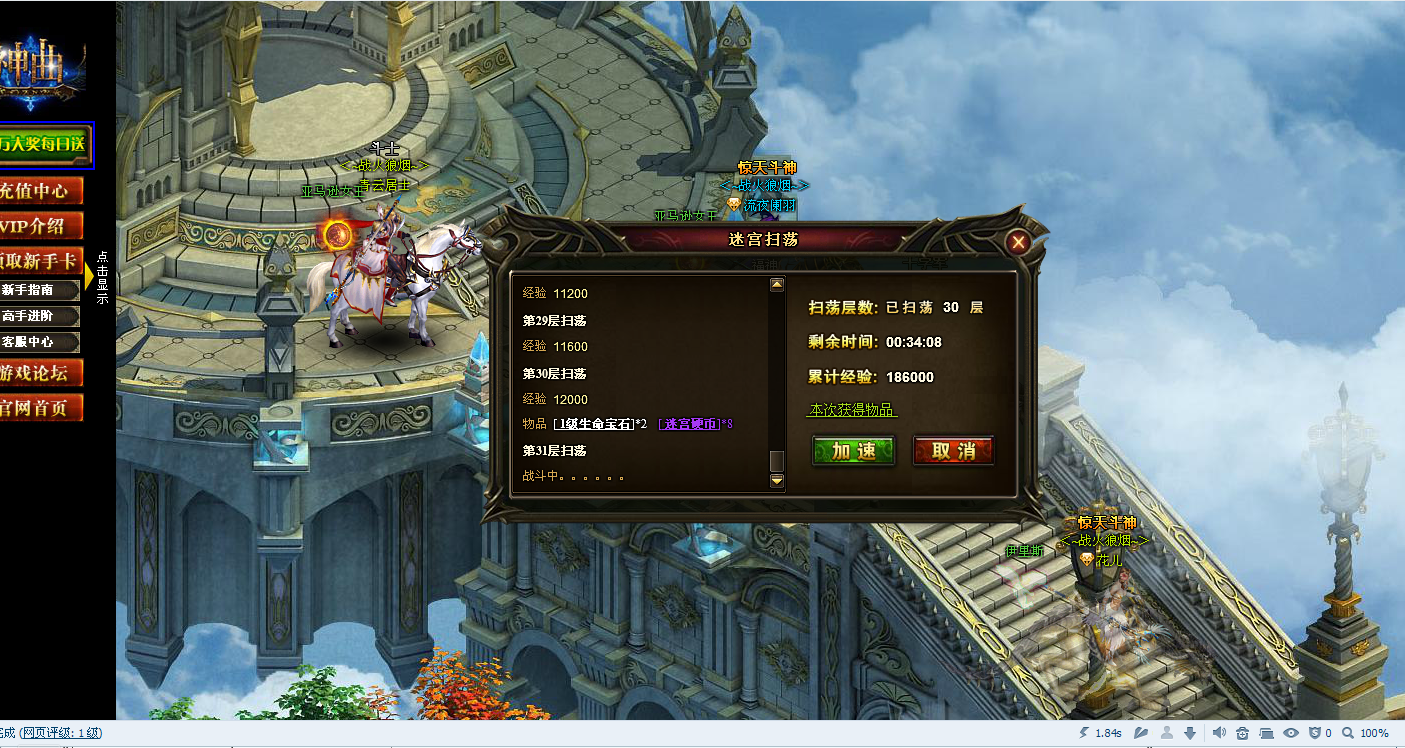
Task: Open the 充值中心 recharge center
Action: tap(41, 191)
